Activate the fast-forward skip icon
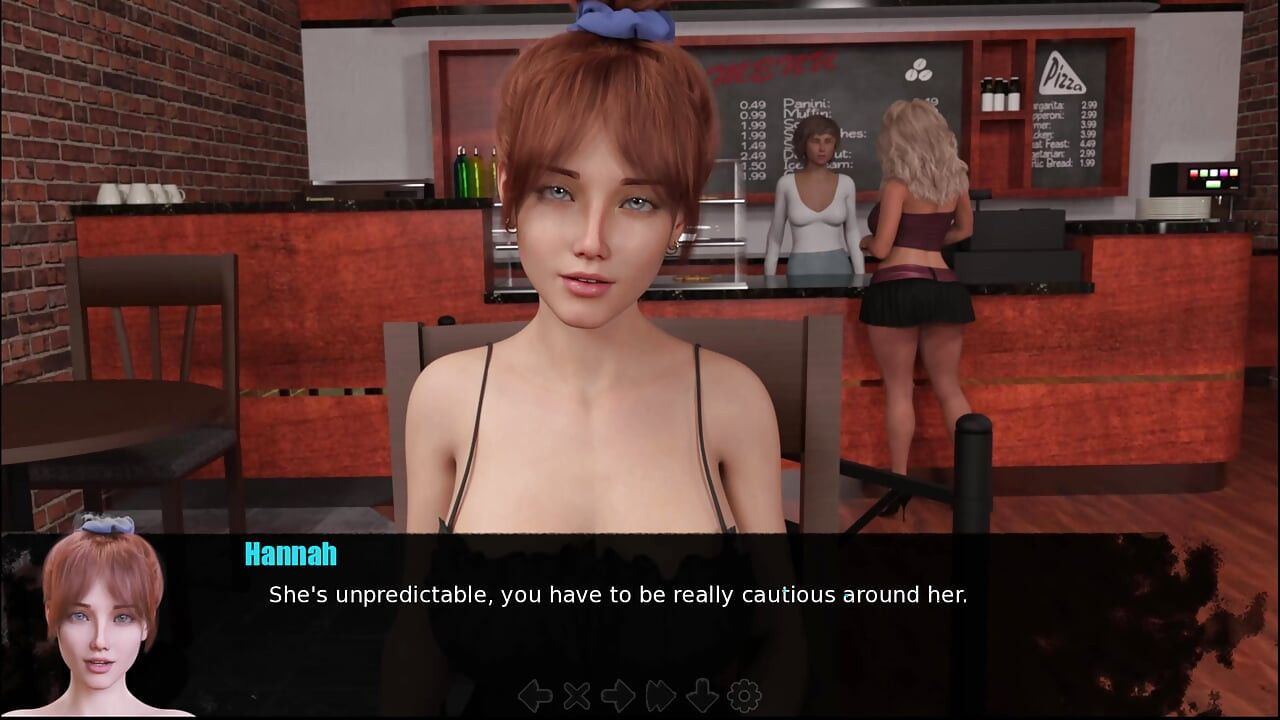The height and width of the screenshot is (720, 1280). coord(661,695)
